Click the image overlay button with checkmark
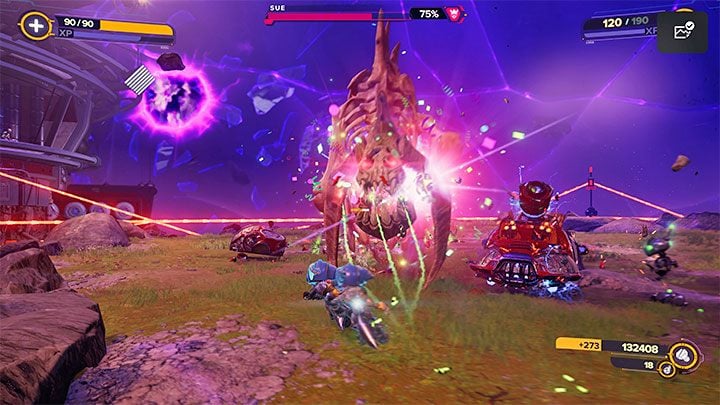The width and height of the screenshot is (720, 405). pos(683,32)
